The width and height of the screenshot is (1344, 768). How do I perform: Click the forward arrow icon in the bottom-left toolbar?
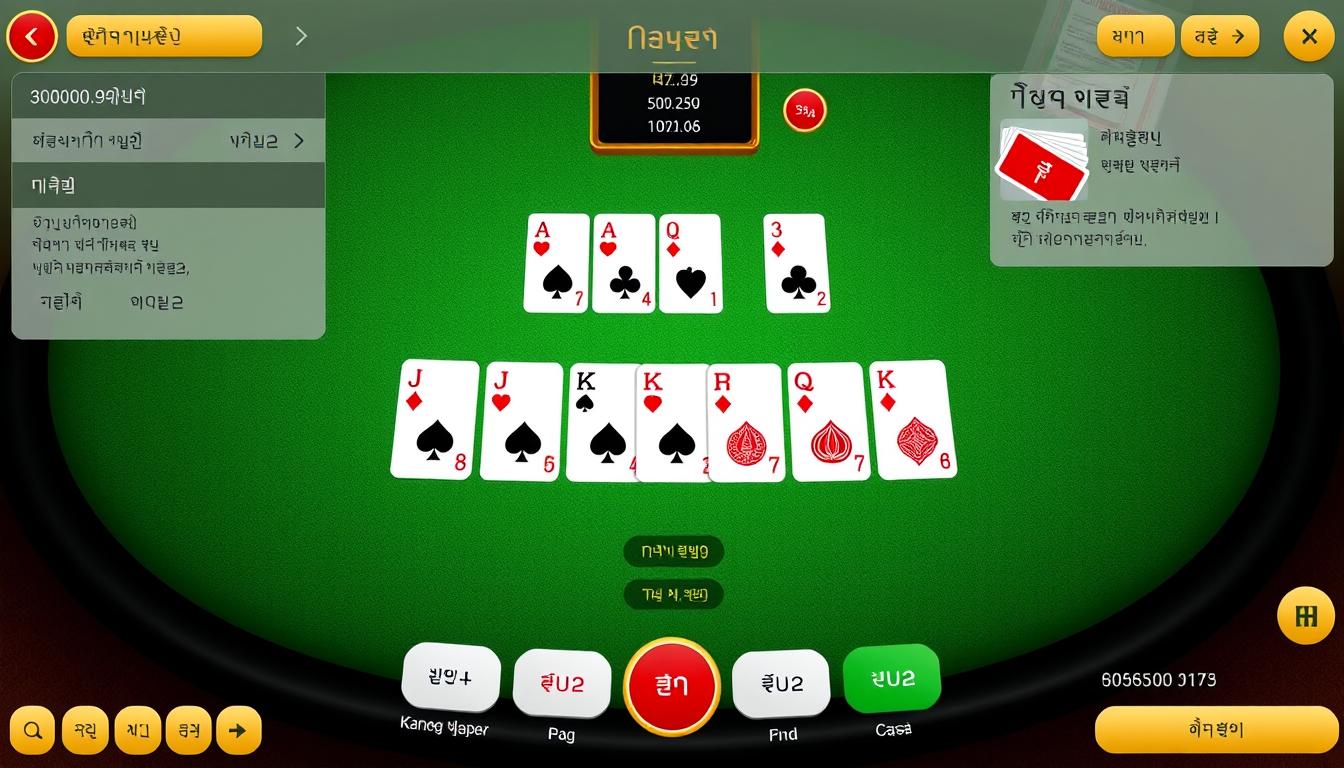pos(237,730)
